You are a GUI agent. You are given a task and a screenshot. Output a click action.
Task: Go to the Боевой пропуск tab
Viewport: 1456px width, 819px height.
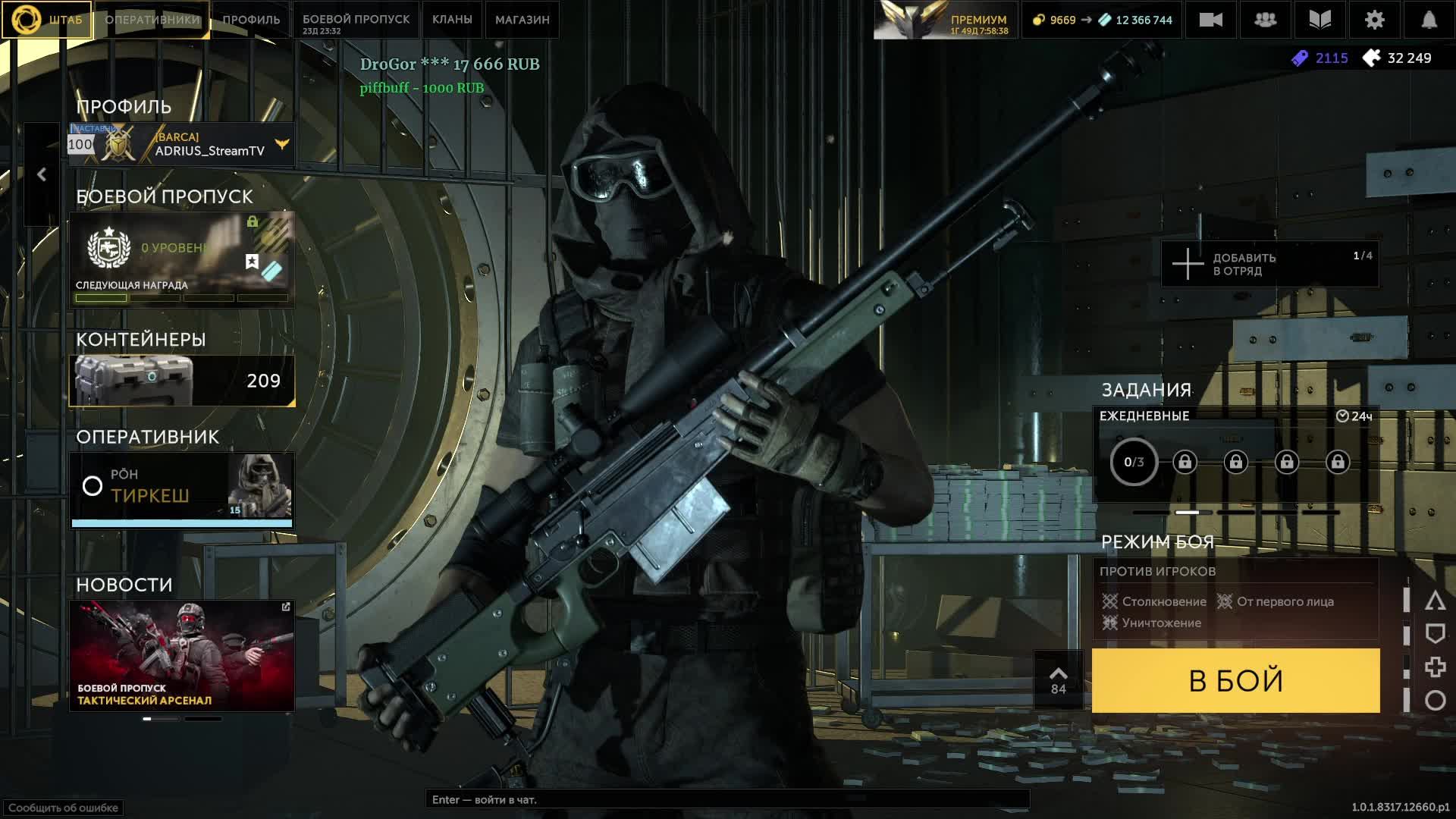click(x=356, y=20)
